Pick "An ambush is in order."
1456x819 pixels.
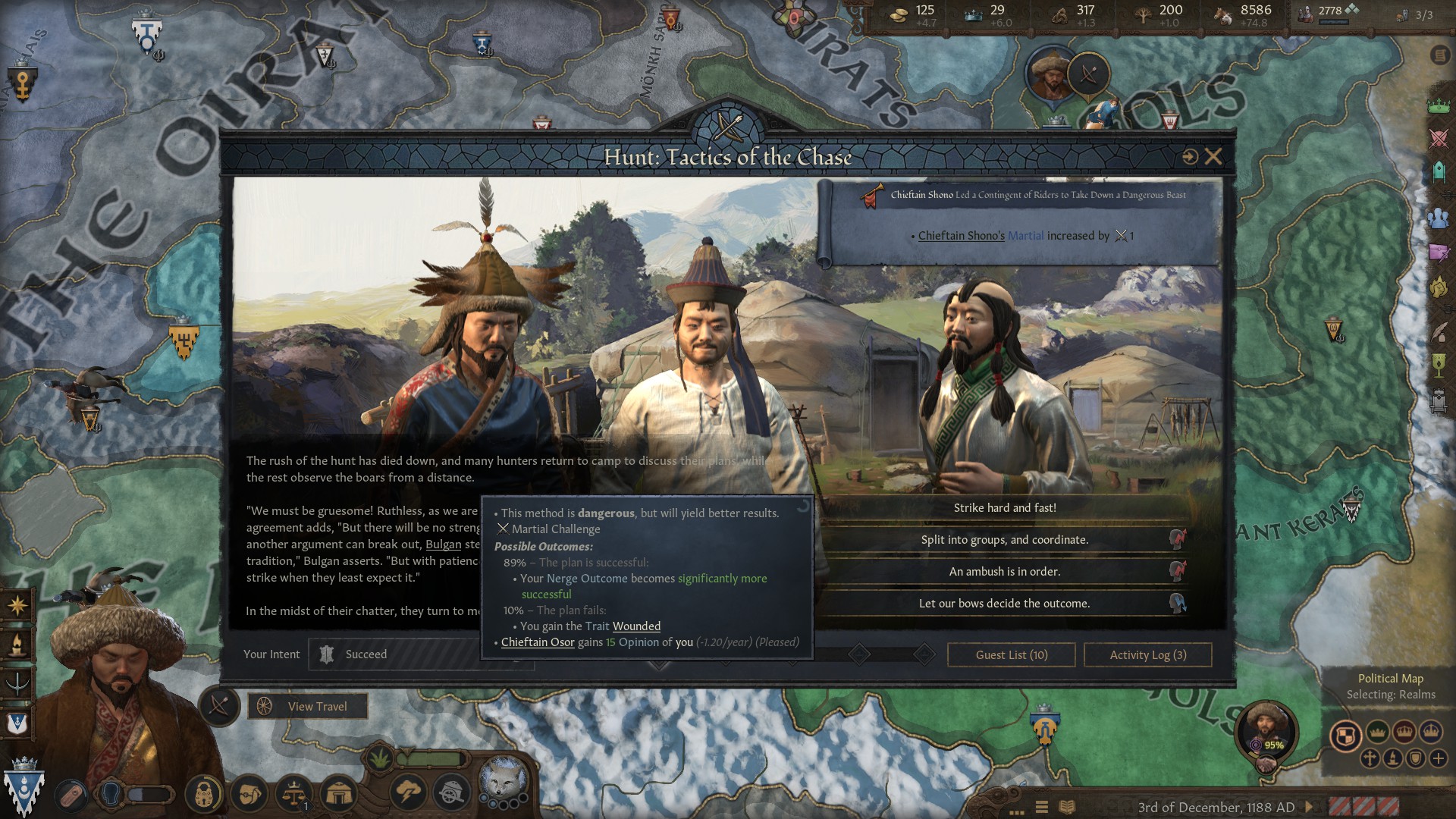[1004, 572]
